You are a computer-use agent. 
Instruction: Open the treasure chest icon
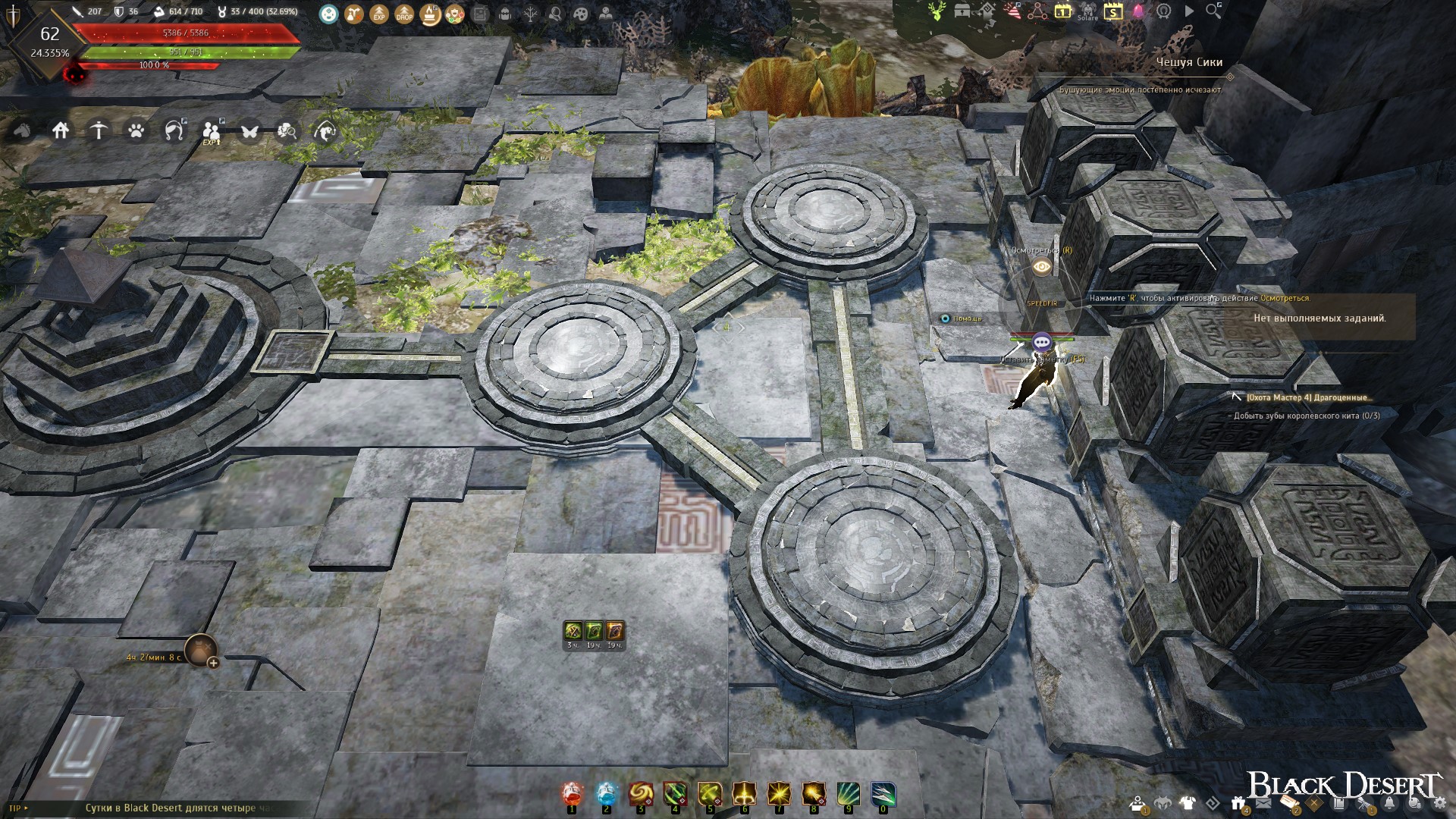point(962,11)
